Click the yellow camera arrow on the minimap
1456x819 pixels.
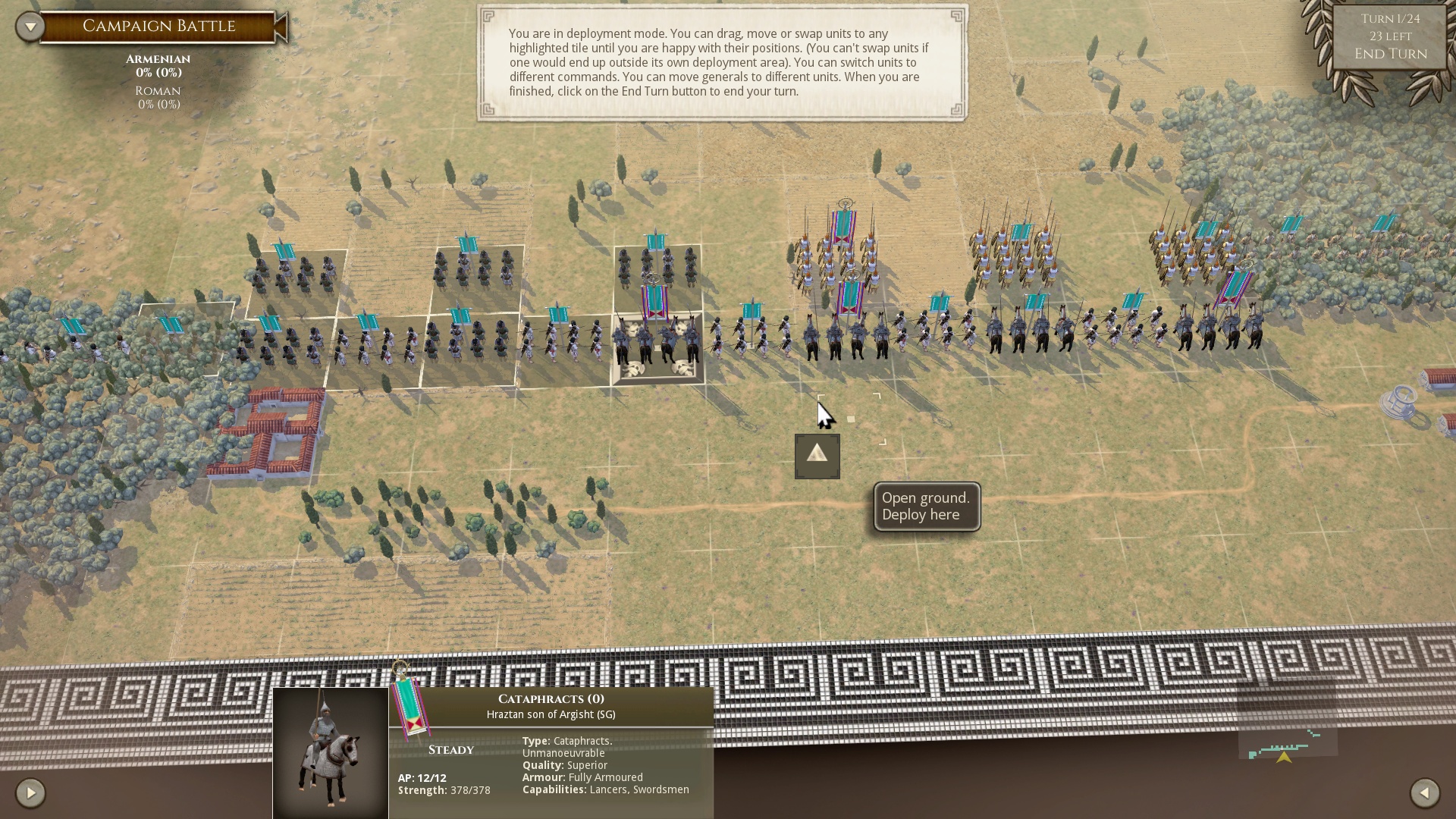tap(1285, 758)
